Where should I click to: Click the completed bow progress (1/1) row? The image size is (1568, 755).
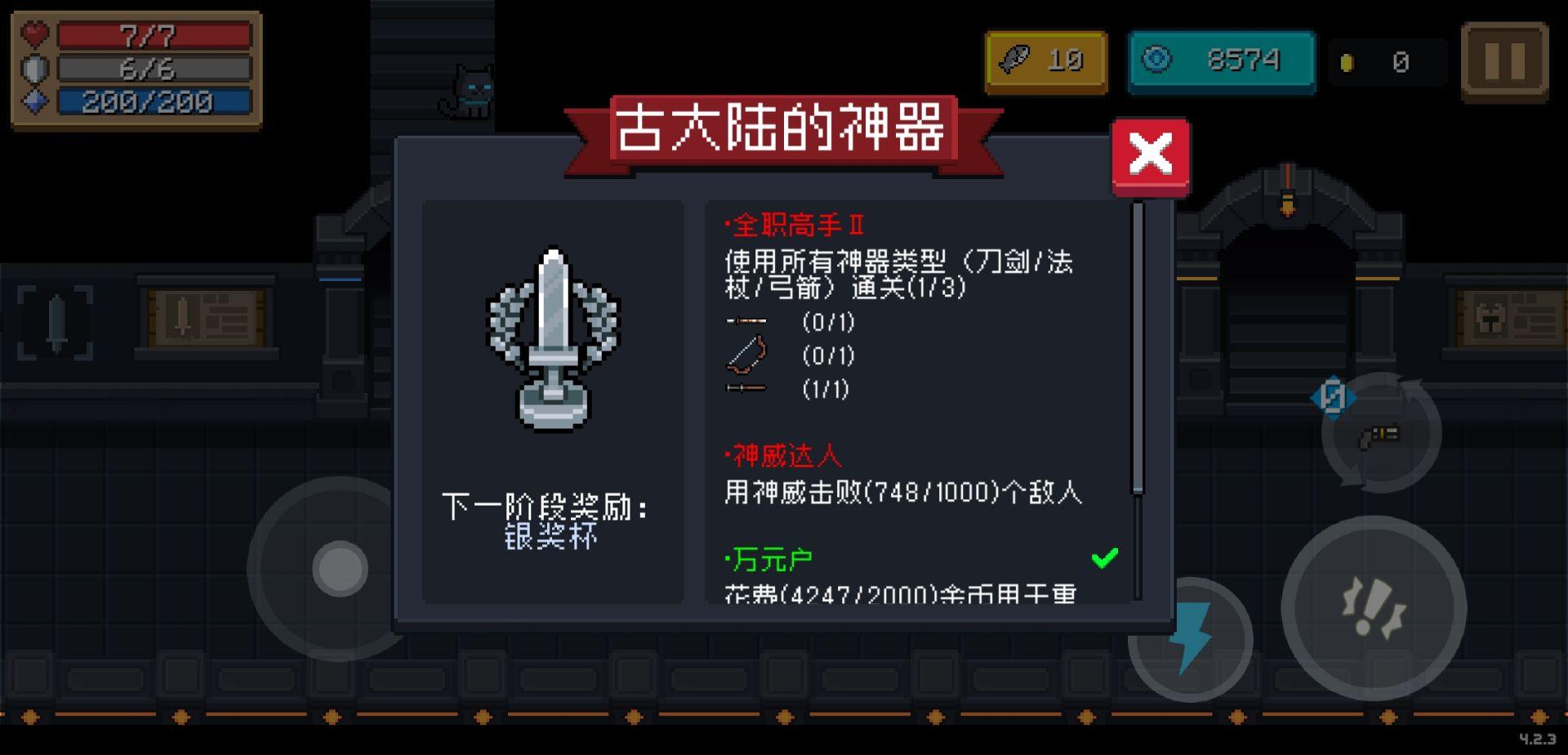point(784,391)
